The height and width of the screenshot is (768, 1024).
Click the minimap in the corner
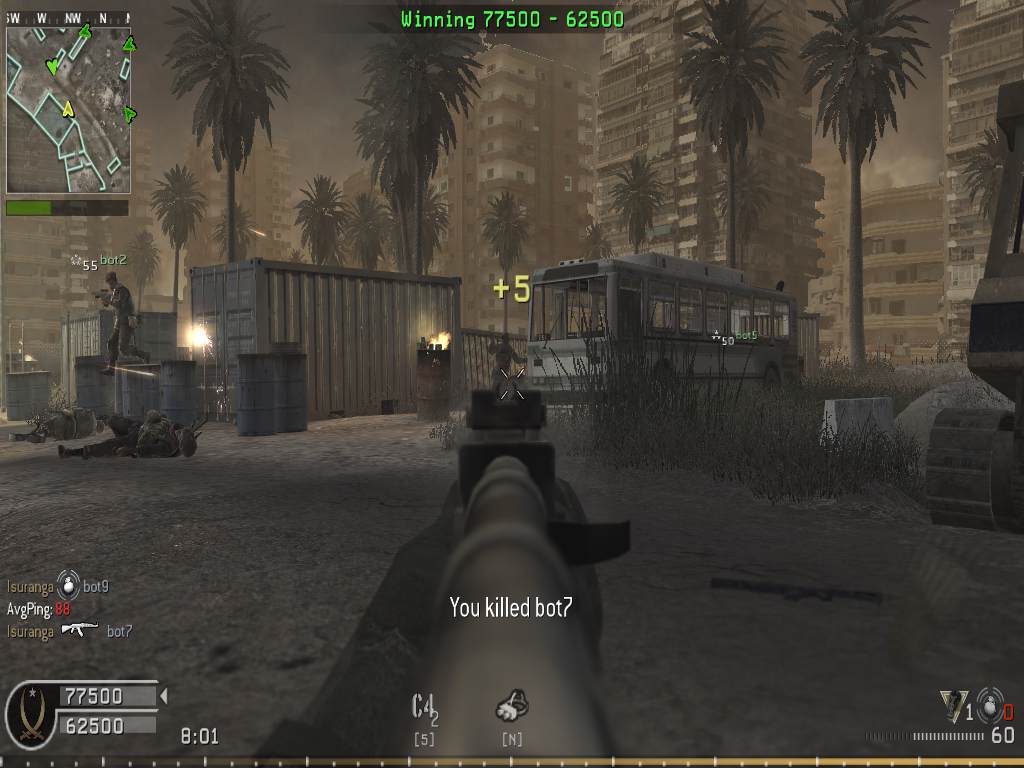click(68, 109)
